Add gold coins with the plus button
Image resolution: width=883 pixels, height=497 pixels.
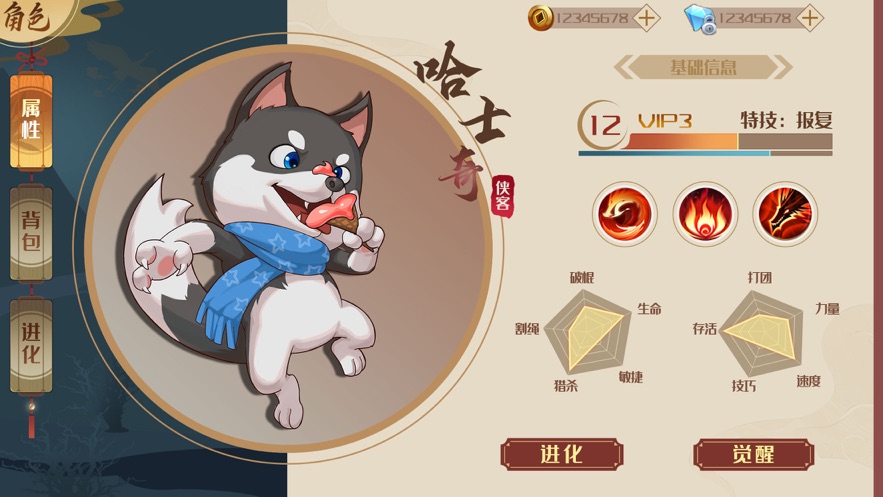click(647, 18)
